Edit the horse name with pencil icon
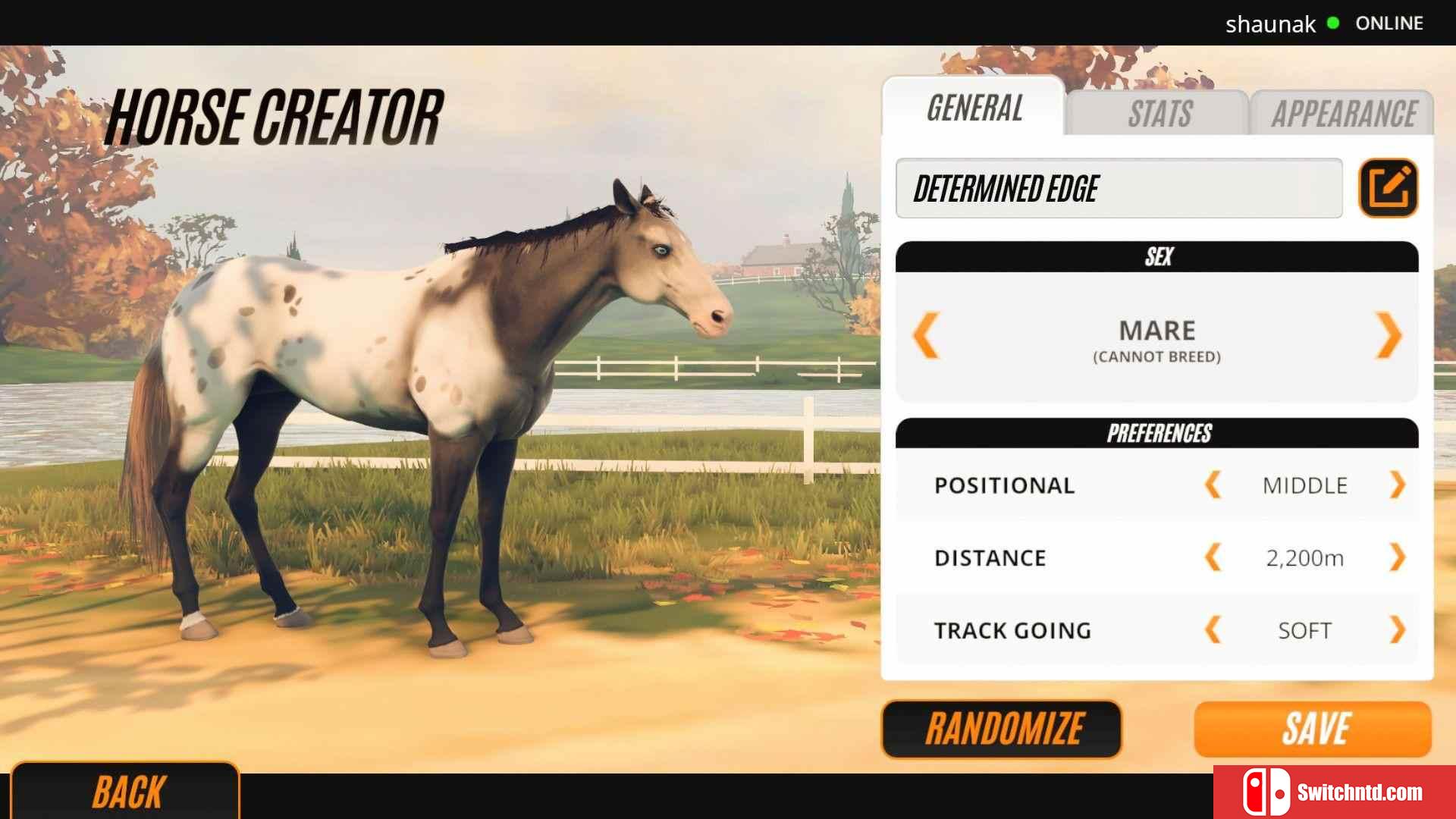The width and height of the screenshot is (1456, 819). click(x=1388, y=188)
